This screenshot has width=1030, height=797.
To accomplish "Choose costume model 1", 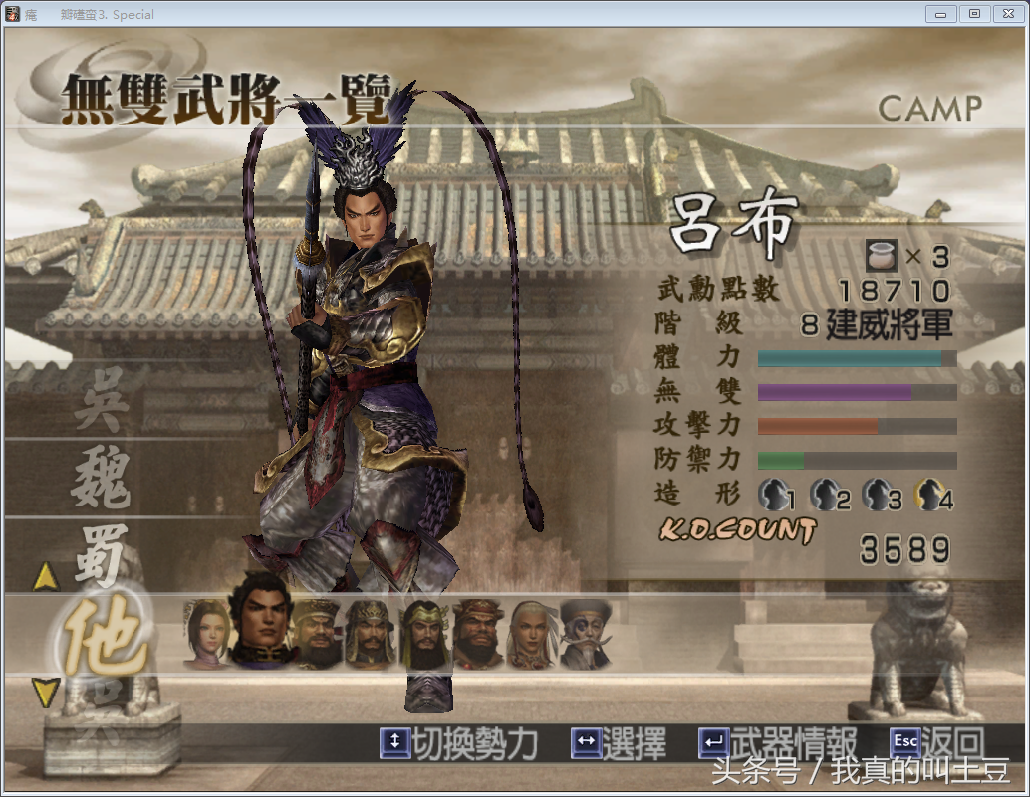I will 777,494.
